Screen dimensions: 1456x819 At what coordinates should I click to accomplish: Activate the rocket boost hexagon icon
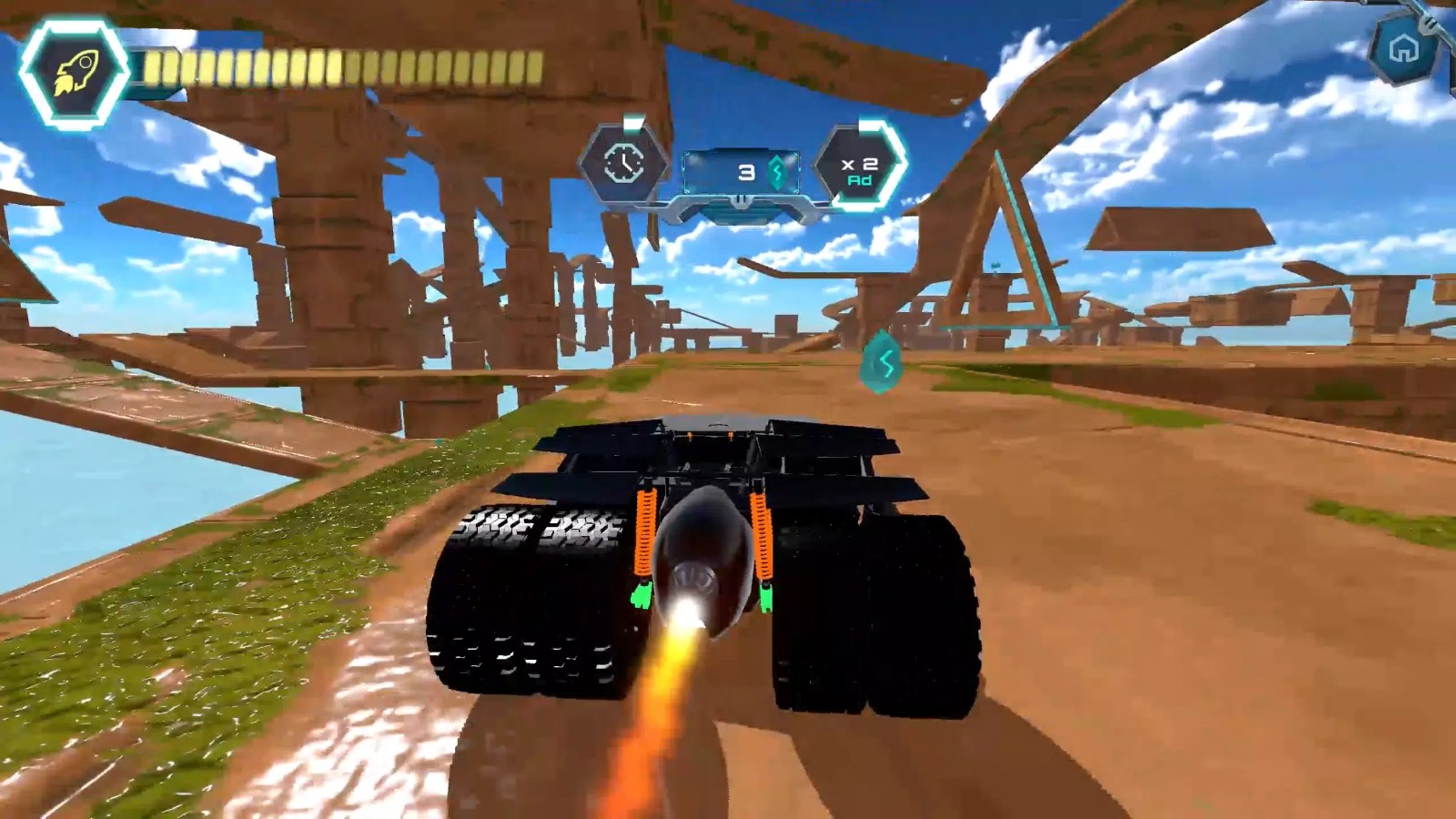coord(74,73)
